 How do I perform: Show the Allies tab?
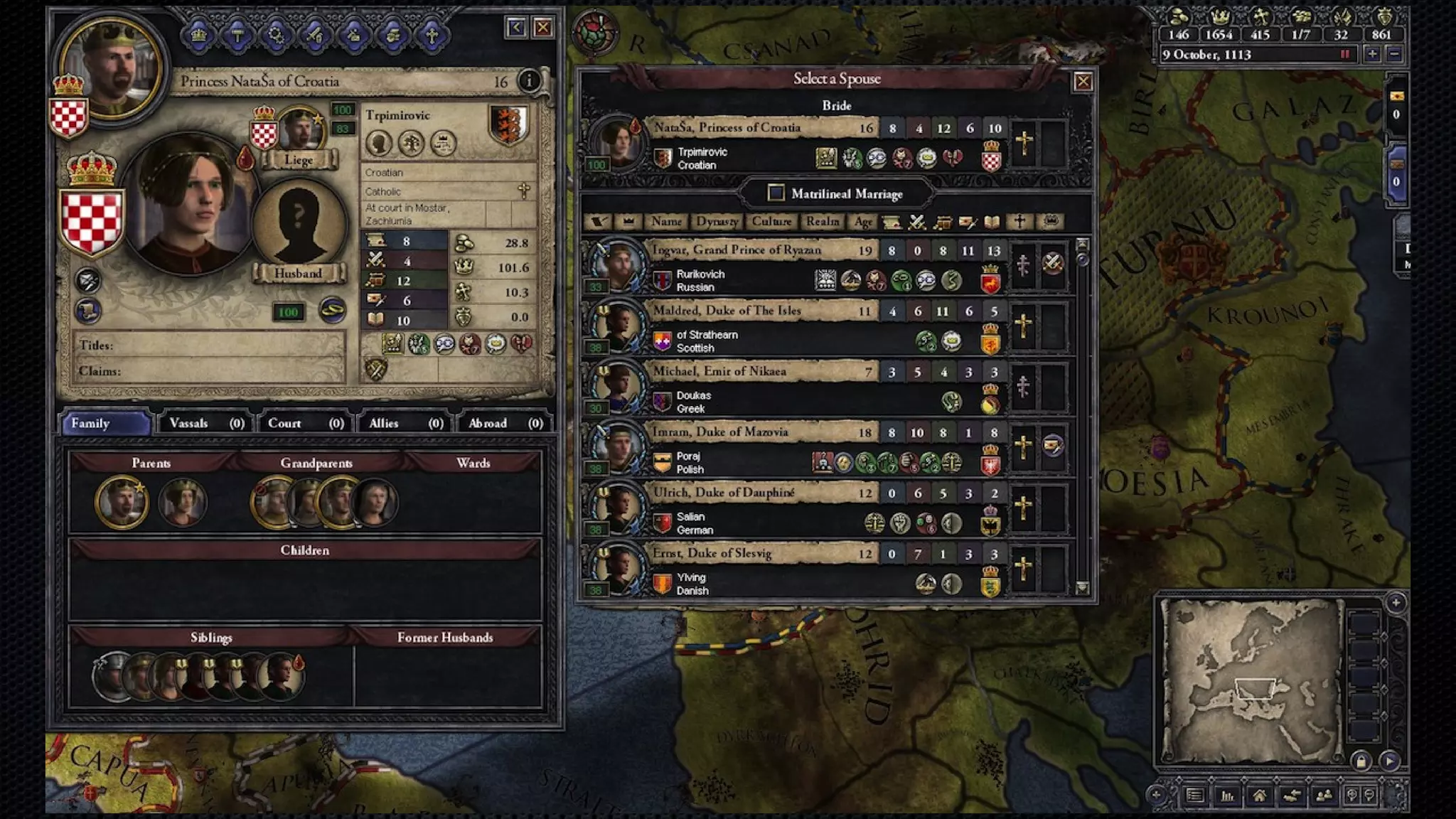(x=405, y=423)
